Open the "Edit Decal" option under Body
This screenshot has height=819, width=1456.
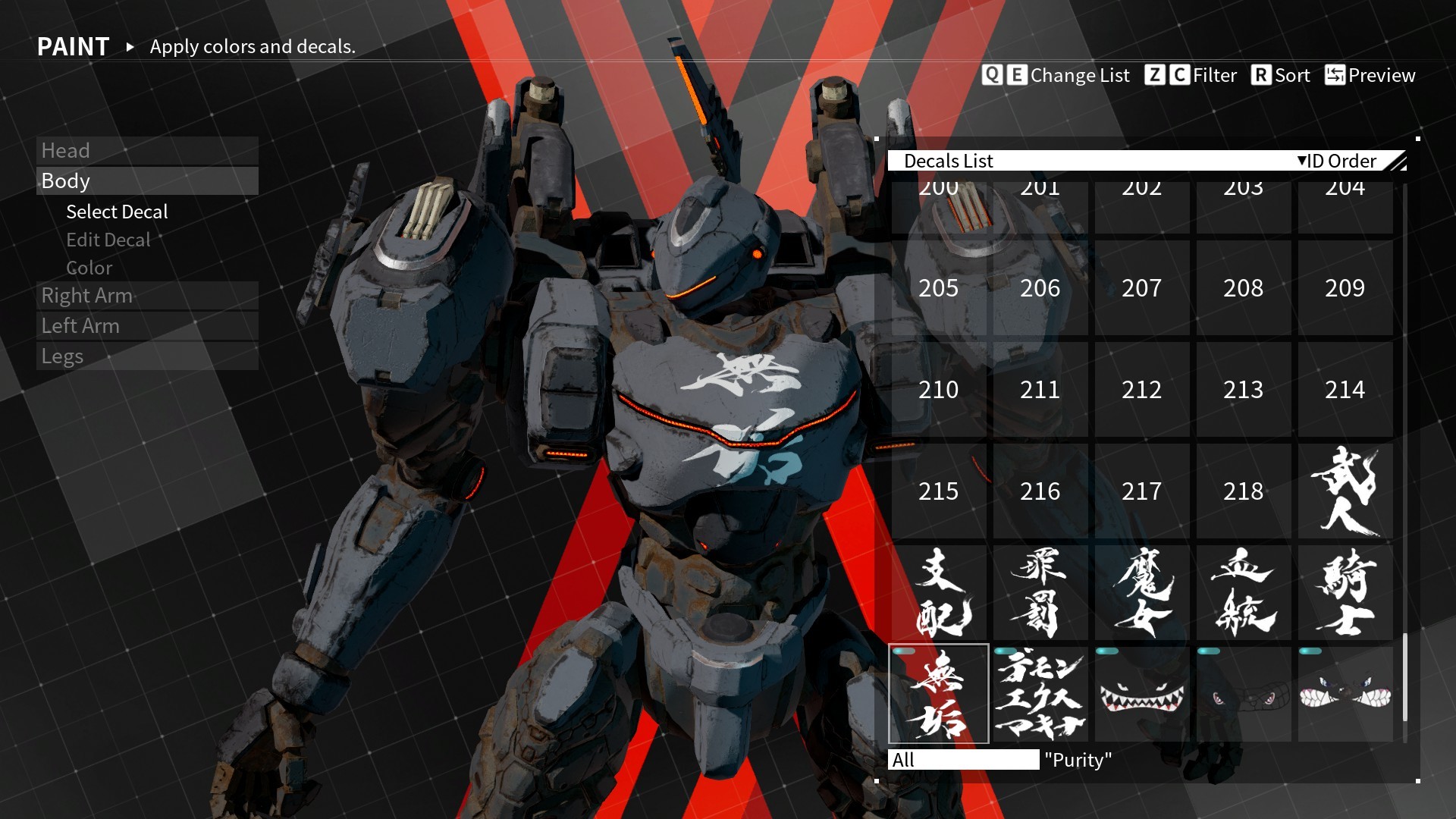pyautogui.click(x=108, y=240)
